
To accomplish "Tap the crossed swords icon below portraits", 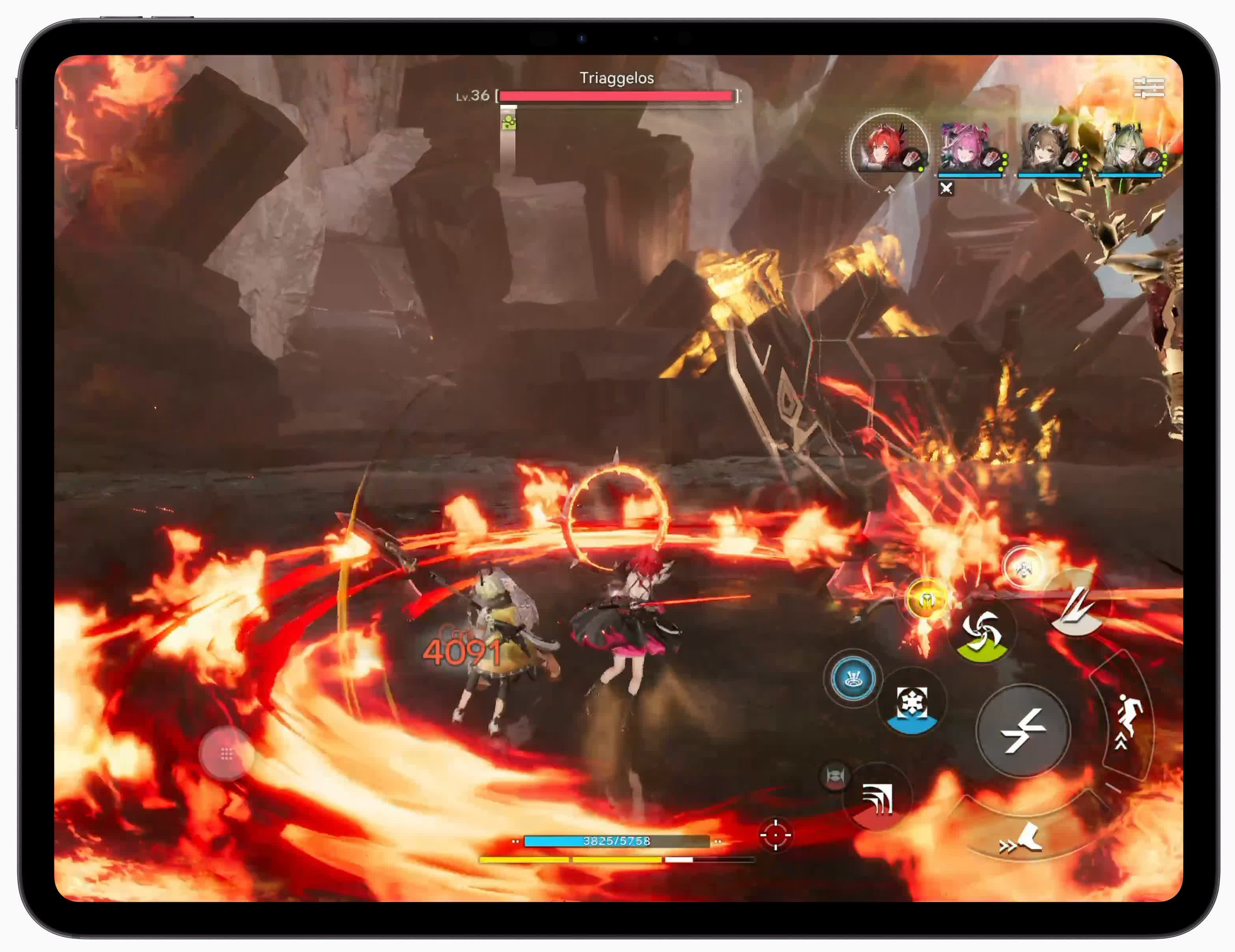I will pyautogui.click(x=946, y=189).
